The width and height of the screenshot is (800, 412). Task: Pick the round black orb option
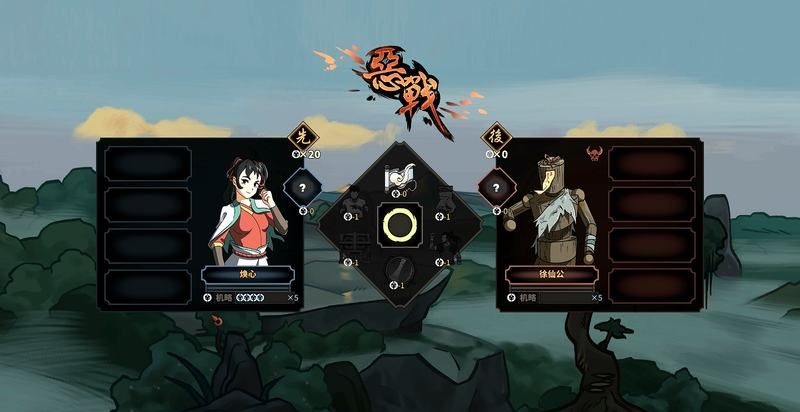pos(399,270)
